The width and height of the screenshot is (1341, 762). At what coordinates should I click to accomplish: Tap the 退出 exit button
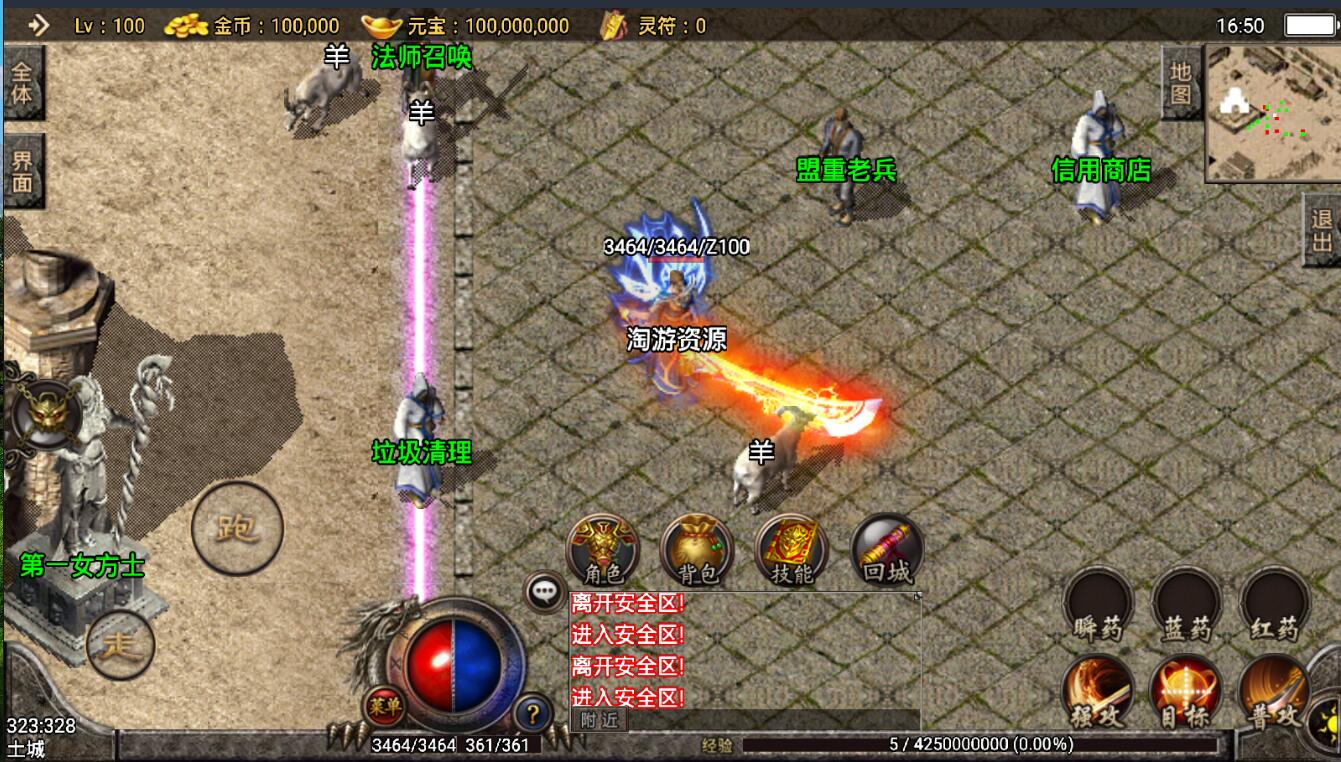[1322, 230]
